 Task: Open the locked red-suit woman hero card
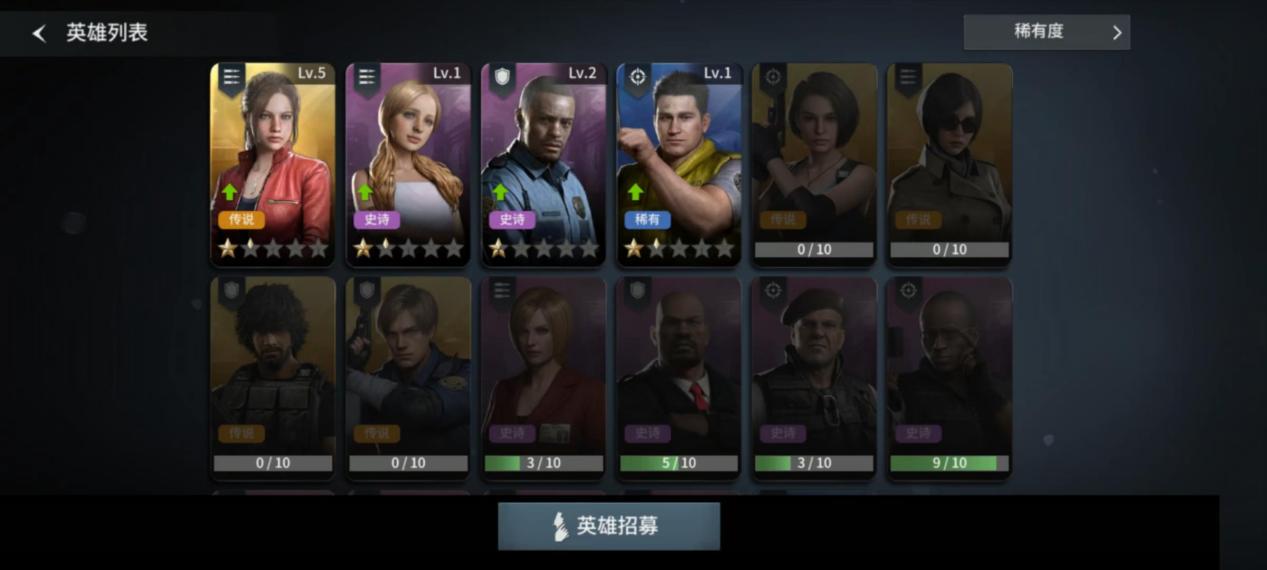pos(543,375)
